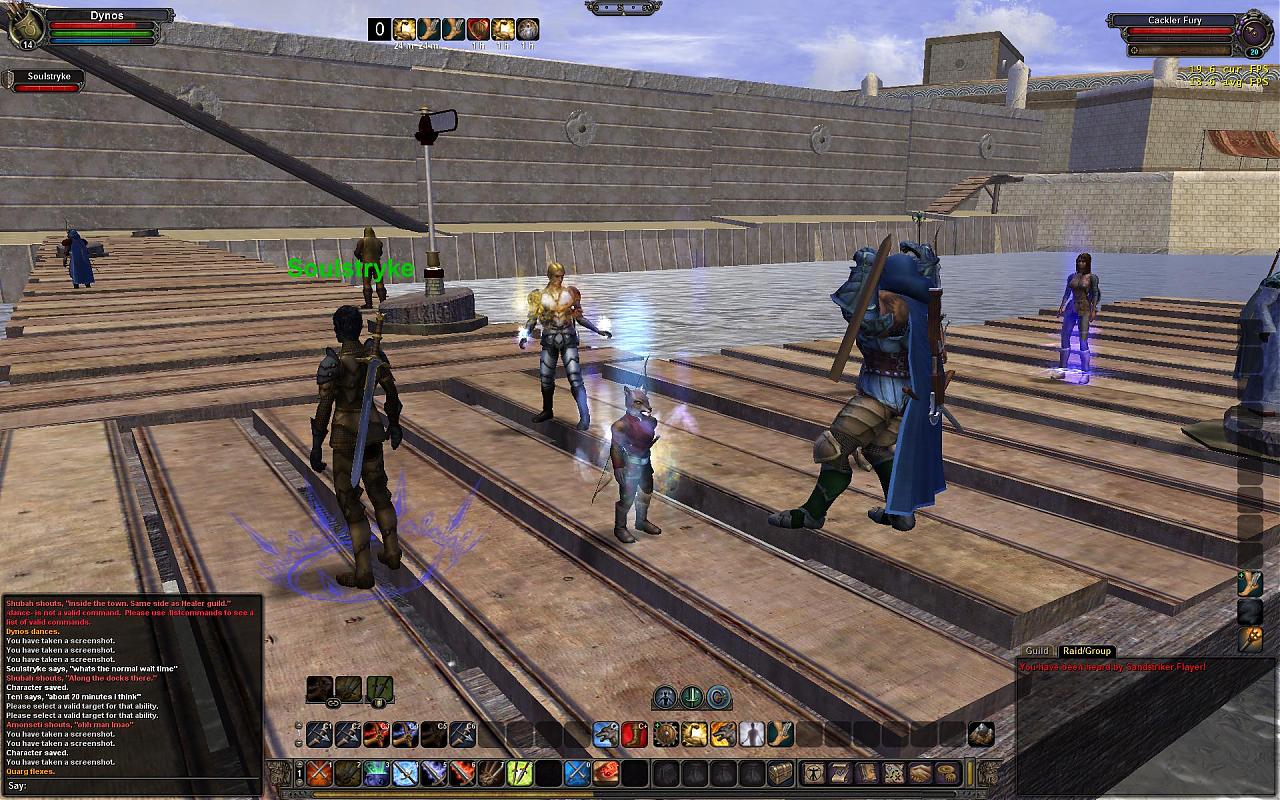This screenshot has height=800, width=1280.
Task: Use the red boot ability icon
Action: click(x=635, y=735)
